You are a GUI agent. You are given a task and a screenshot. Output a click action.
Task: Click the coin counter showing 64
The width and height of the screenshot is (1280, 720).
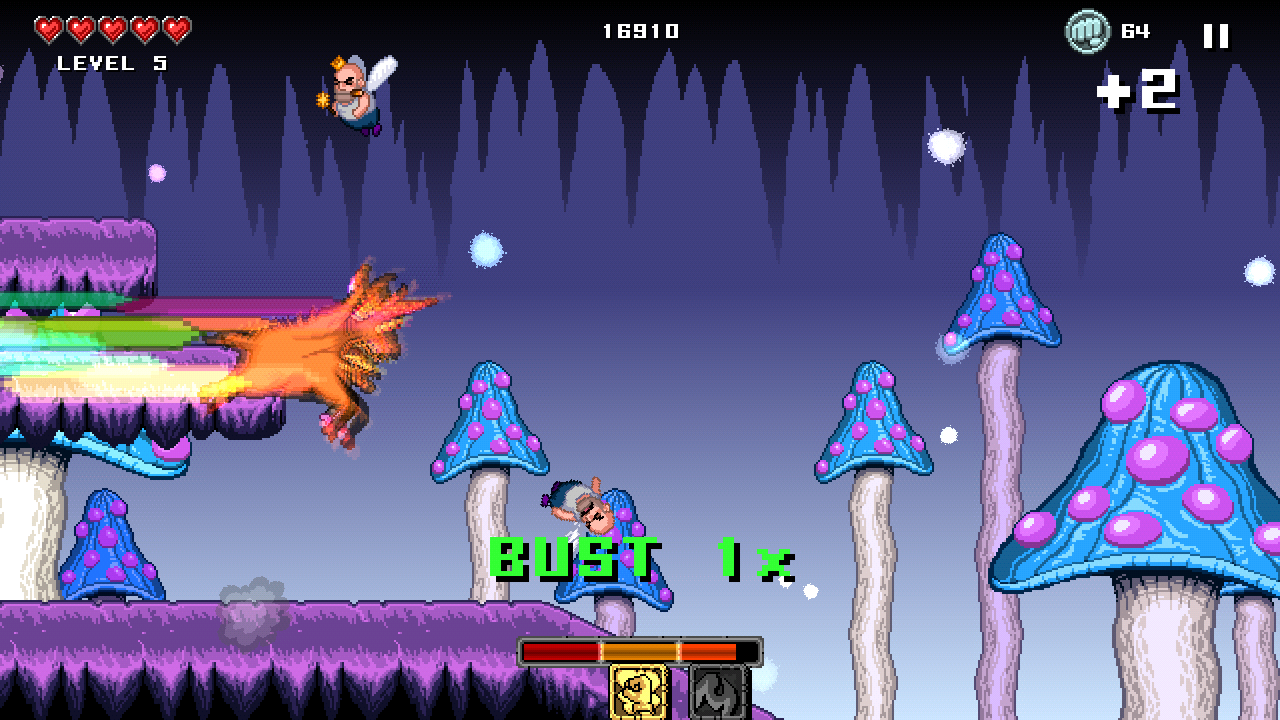click(x=1136, y=31)
